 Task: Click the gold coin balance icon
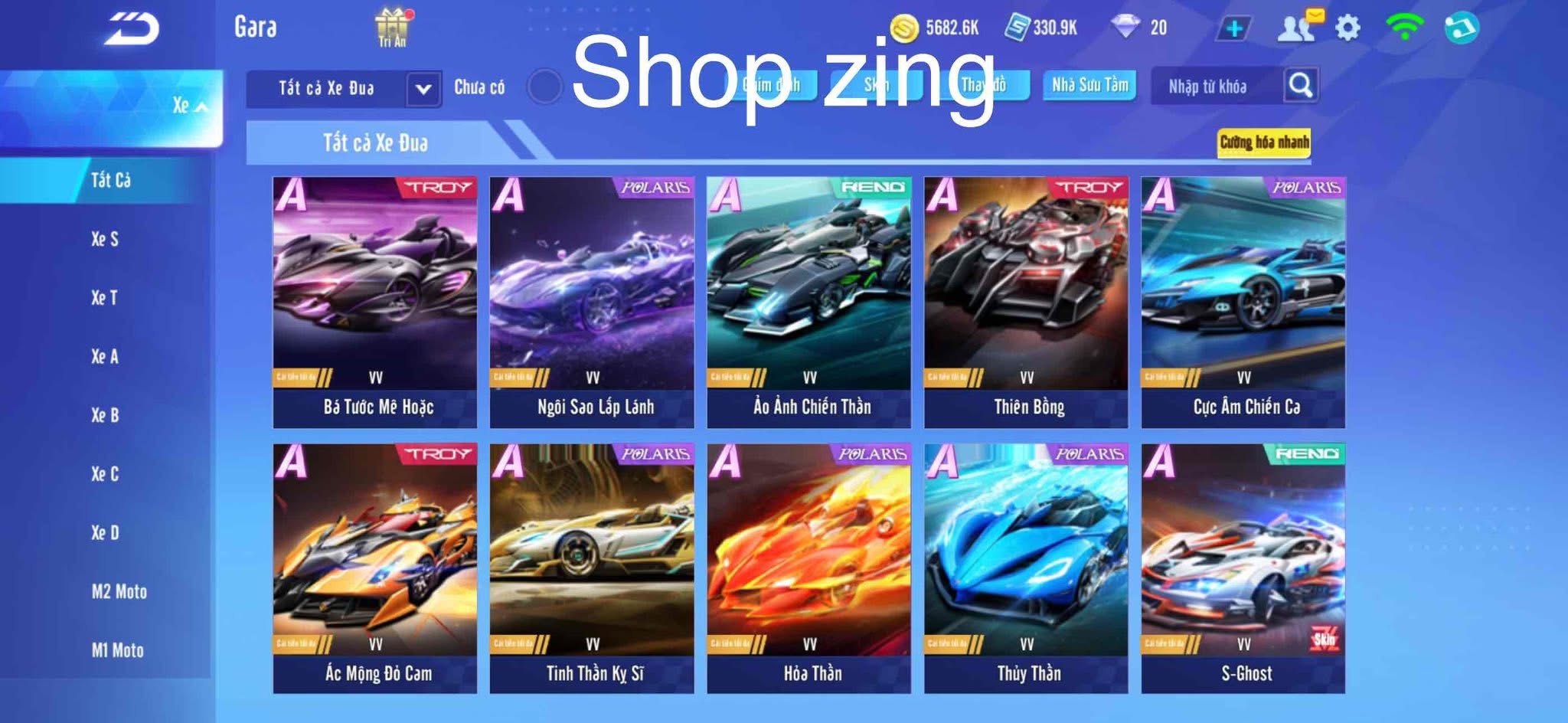(906, 26)
